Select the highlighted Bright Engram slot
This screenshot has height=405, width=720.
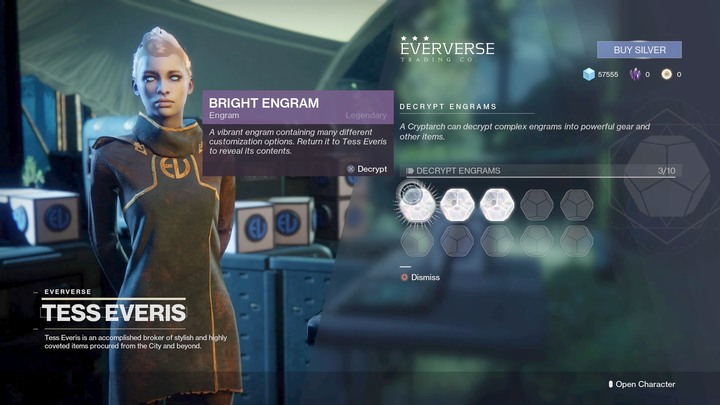(416, 204)
